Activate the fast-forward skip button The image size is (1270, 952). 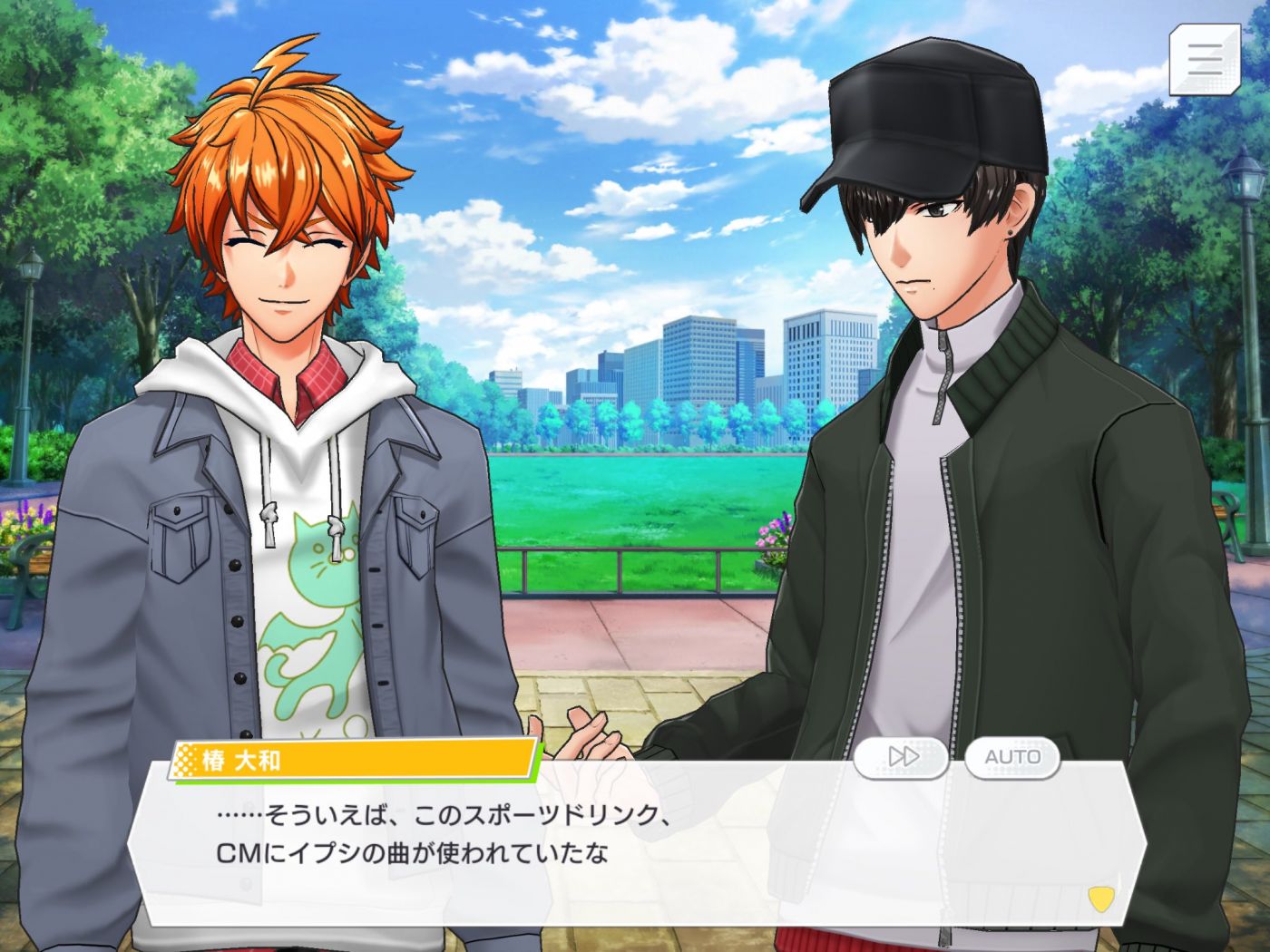[902, 756]
